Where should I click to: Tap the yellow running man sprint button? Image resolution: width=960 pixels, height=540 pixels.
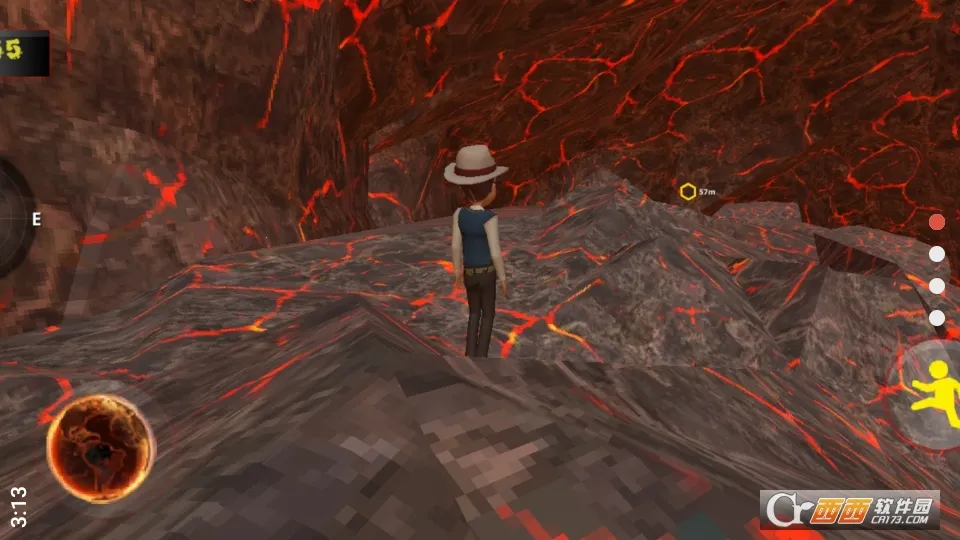tap(938, 391)
